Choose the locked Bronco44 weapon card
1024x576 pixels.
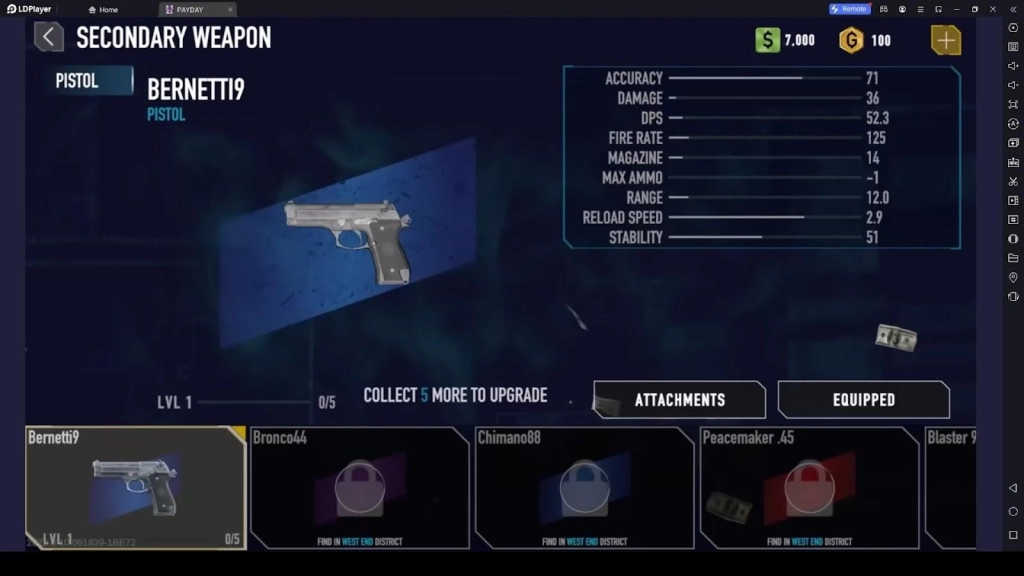pos(359,487)
